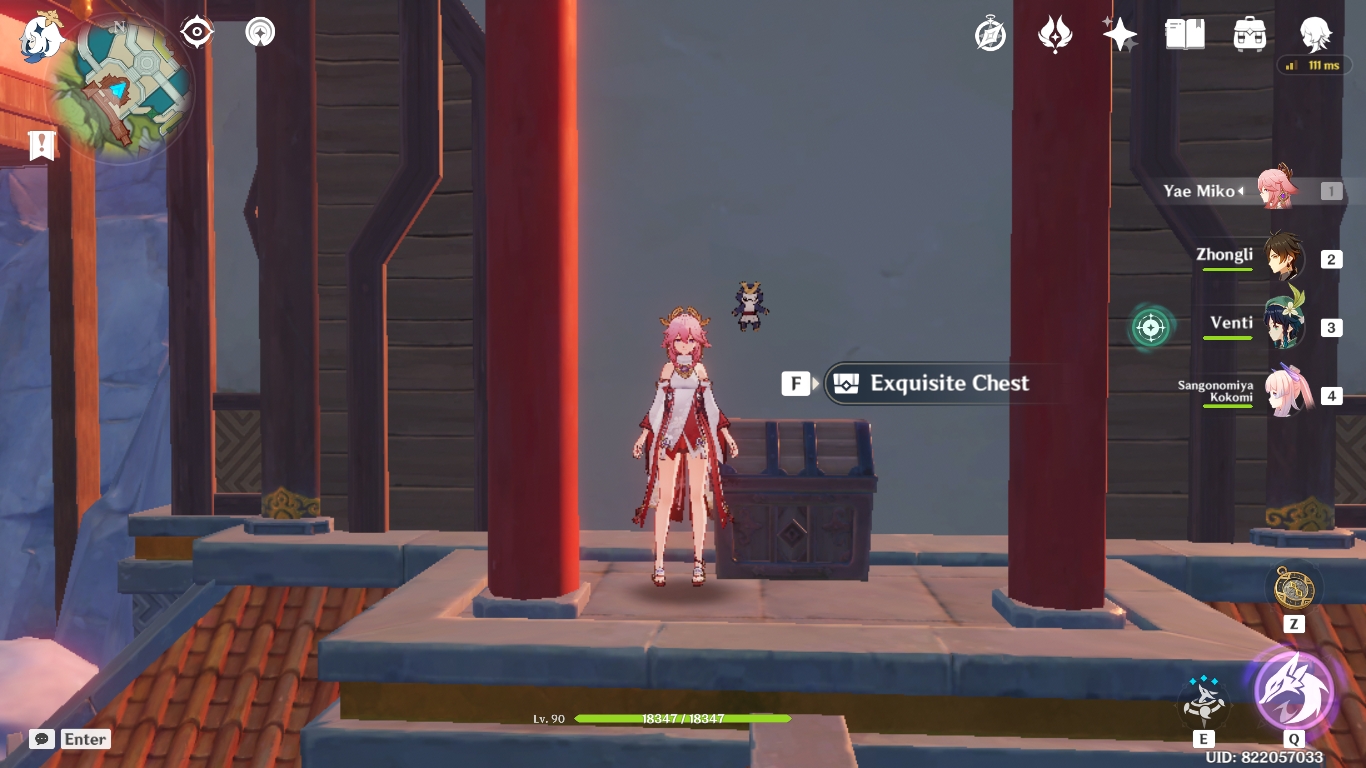Image resolution: width=1366 pixels, height=768 pixels.
Task: Open the character screen silhouette icon
Action: pyautogui.click(x=1316, y=33)
